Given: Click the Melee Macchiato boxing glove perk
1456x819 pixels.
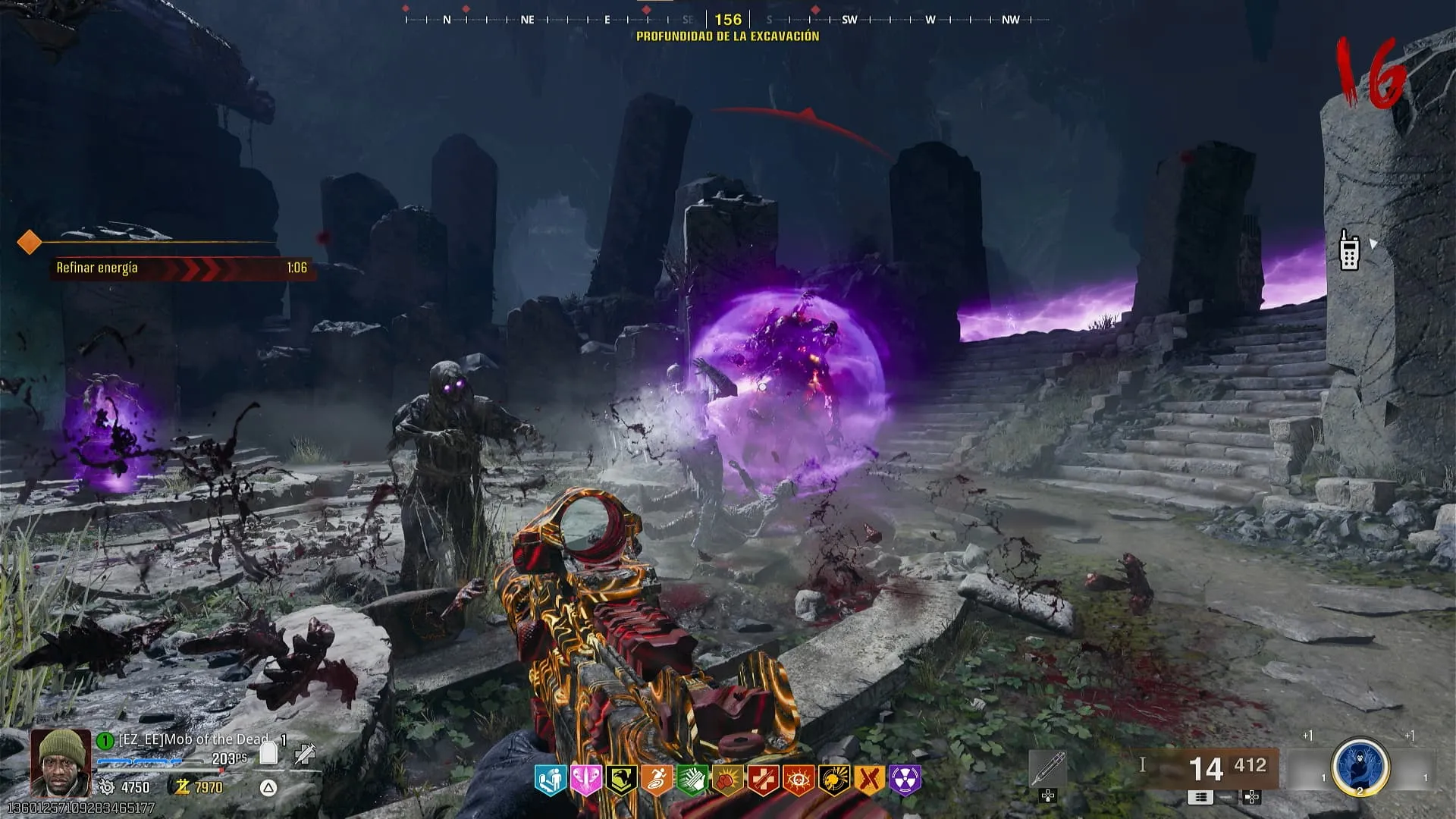Looking at the screenshot, I should pos(727,780).
